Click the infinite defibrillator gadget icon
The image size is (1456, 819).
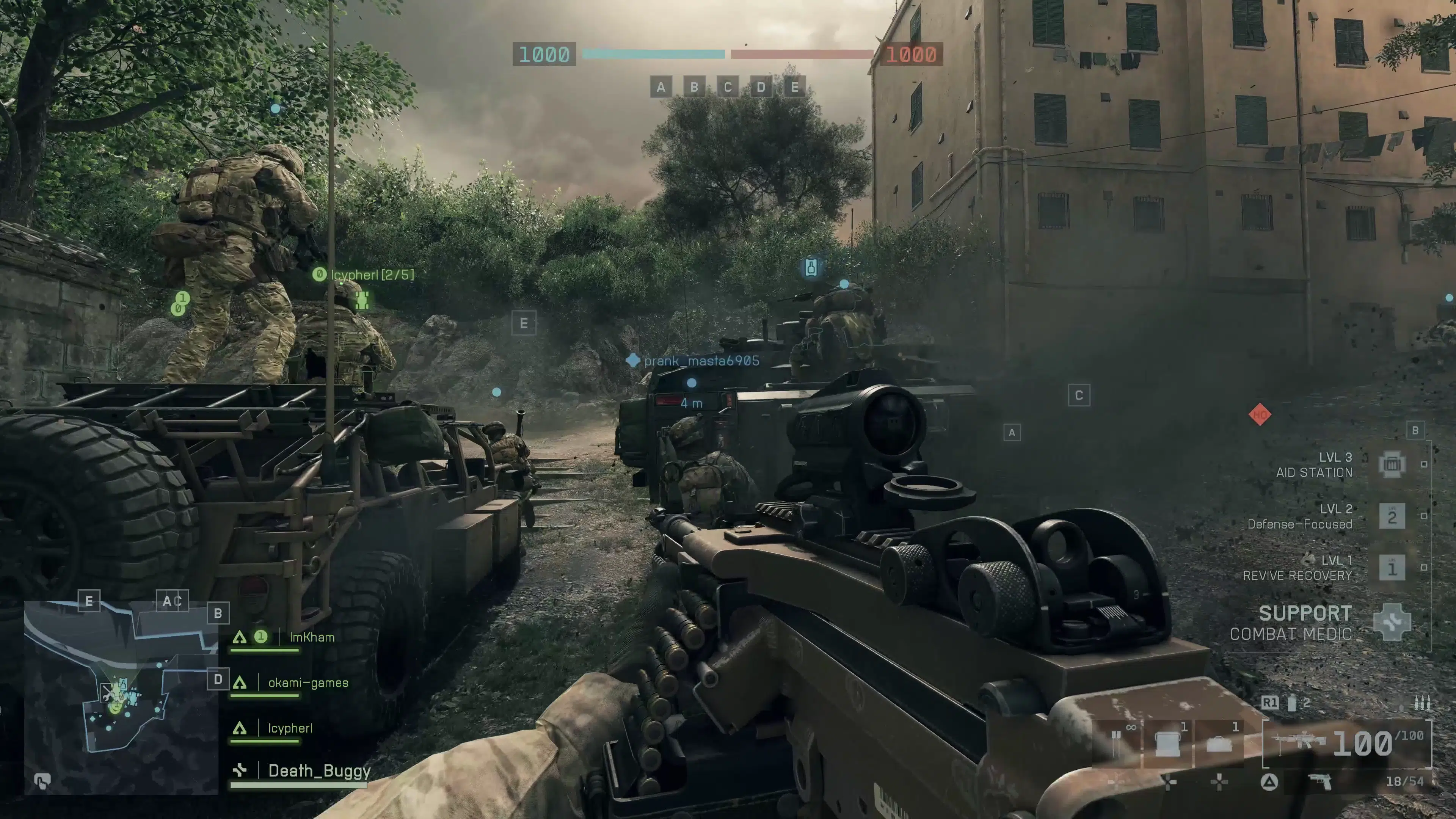[x=1117, y=743]
